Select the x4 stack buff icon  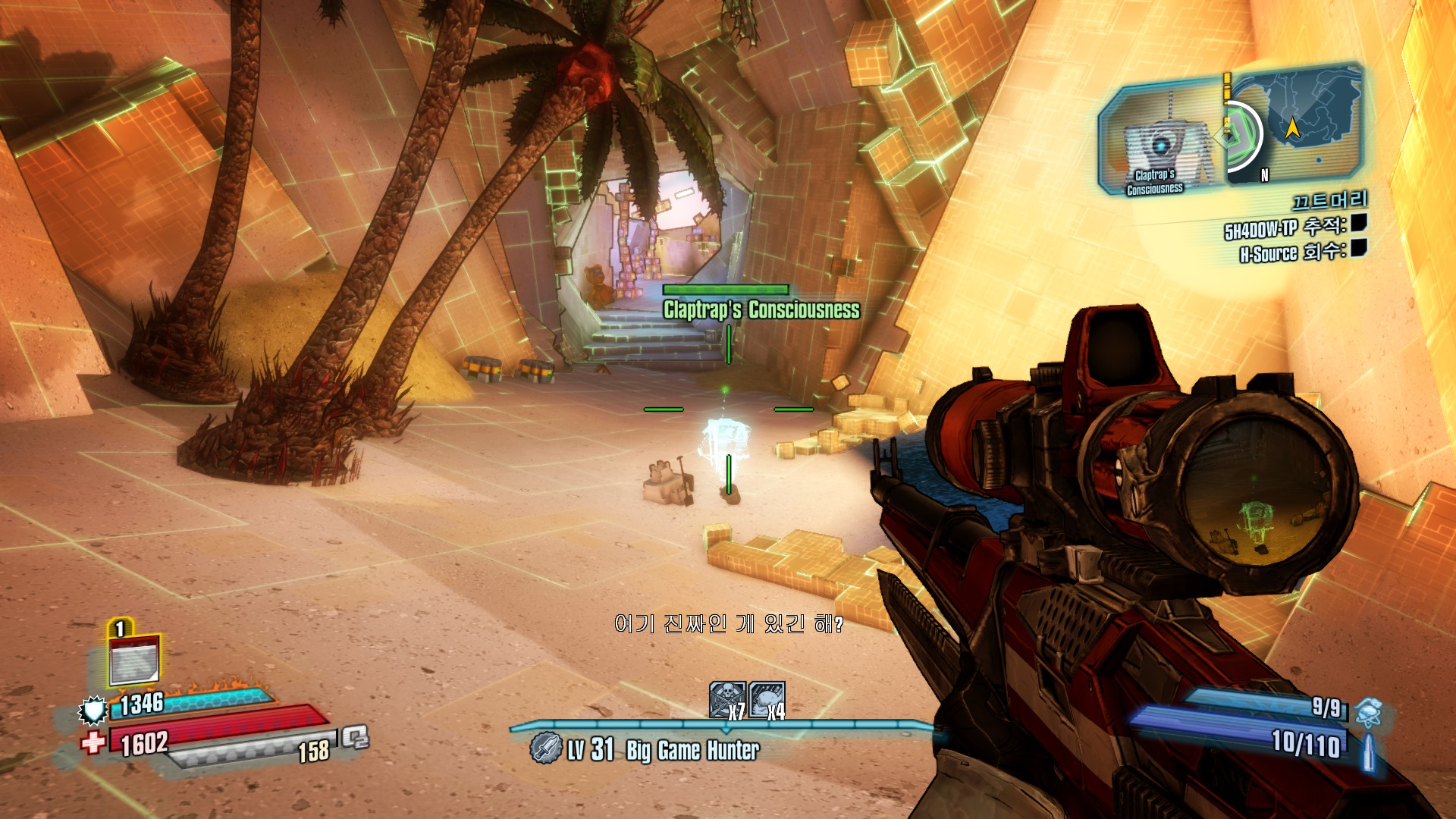767,699
